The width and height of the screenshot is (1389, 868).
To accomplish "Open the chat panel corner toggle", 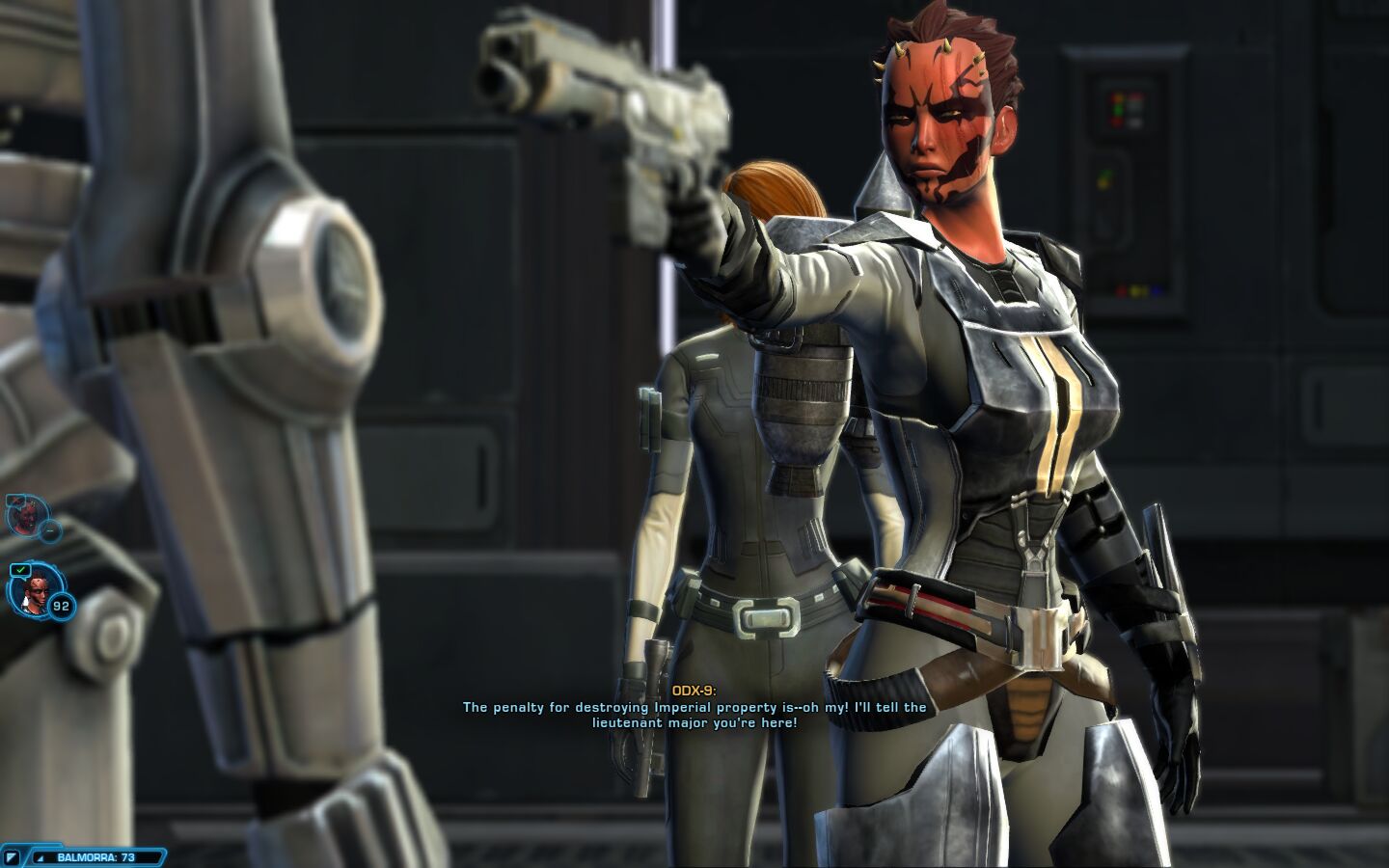I will click(11, 856).
